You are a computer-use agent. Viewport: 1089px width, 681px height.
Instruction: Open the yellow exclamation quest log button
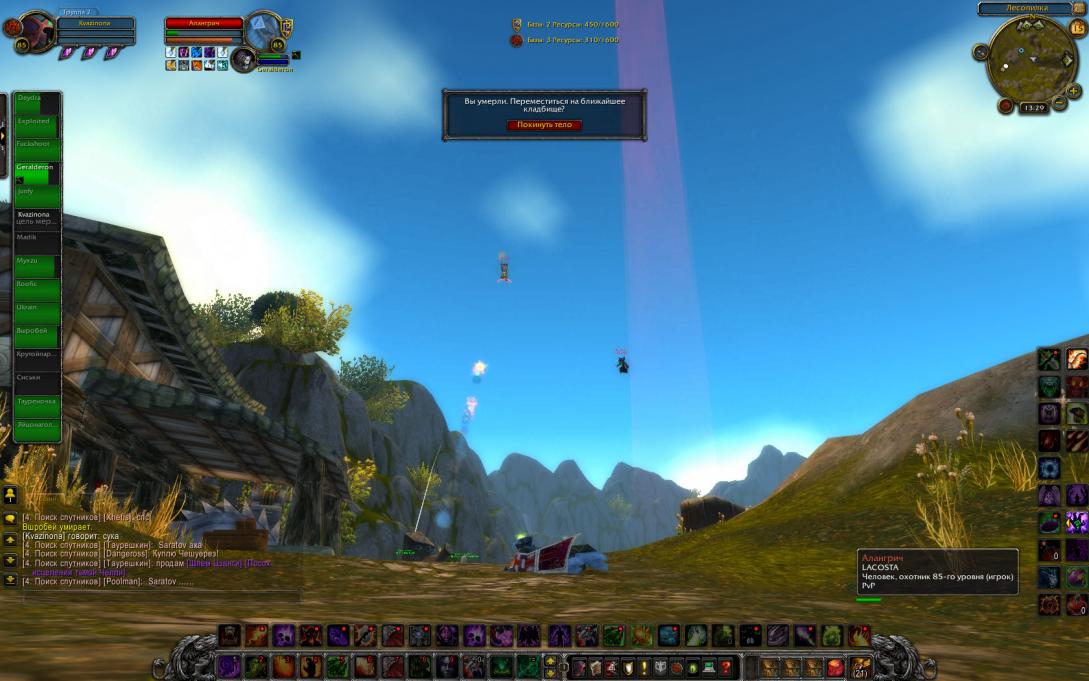(x=641, y=668)
